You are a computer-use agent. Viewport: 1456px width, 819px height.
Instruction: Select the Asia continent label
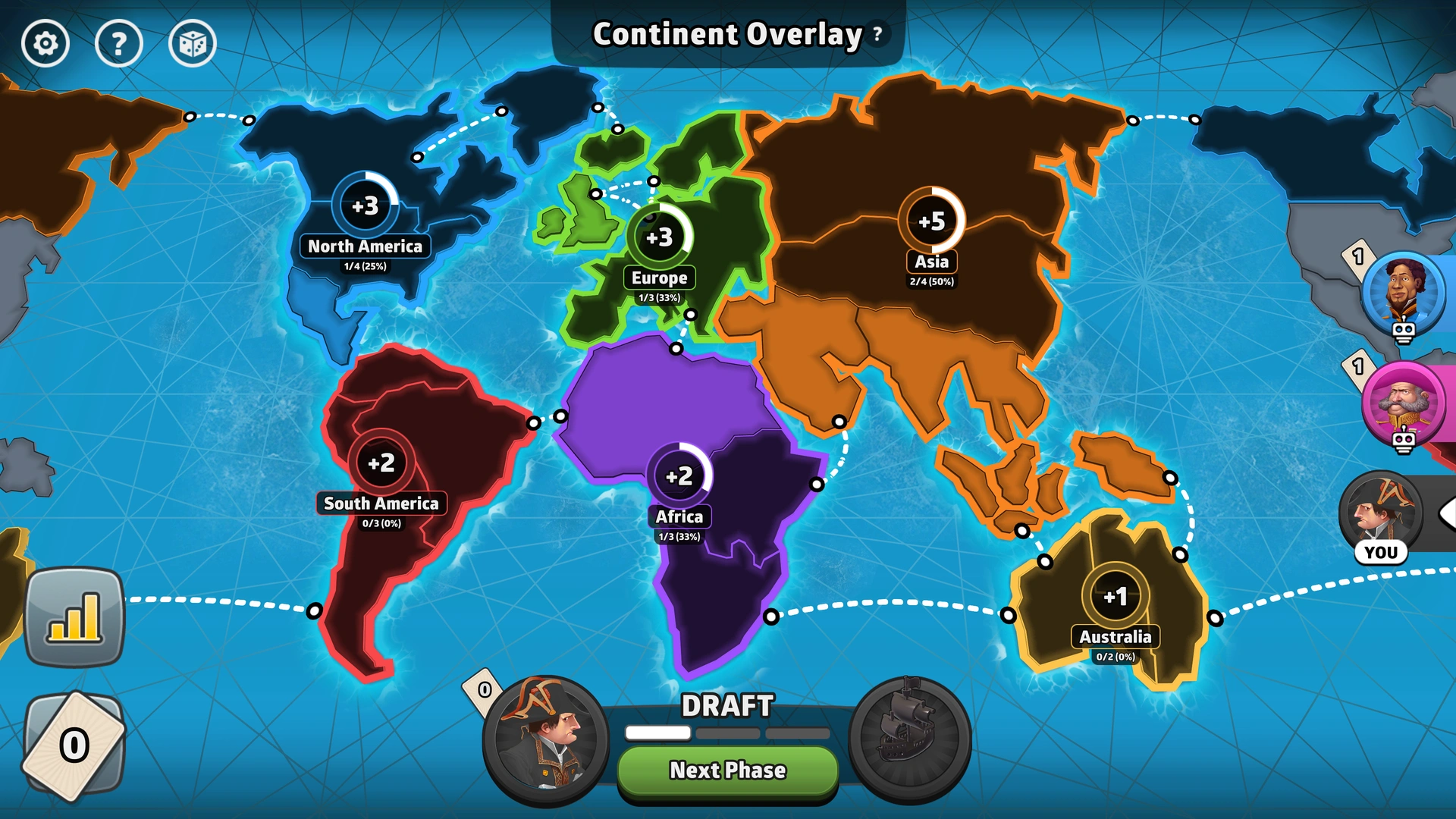click(x=931, y=262)
